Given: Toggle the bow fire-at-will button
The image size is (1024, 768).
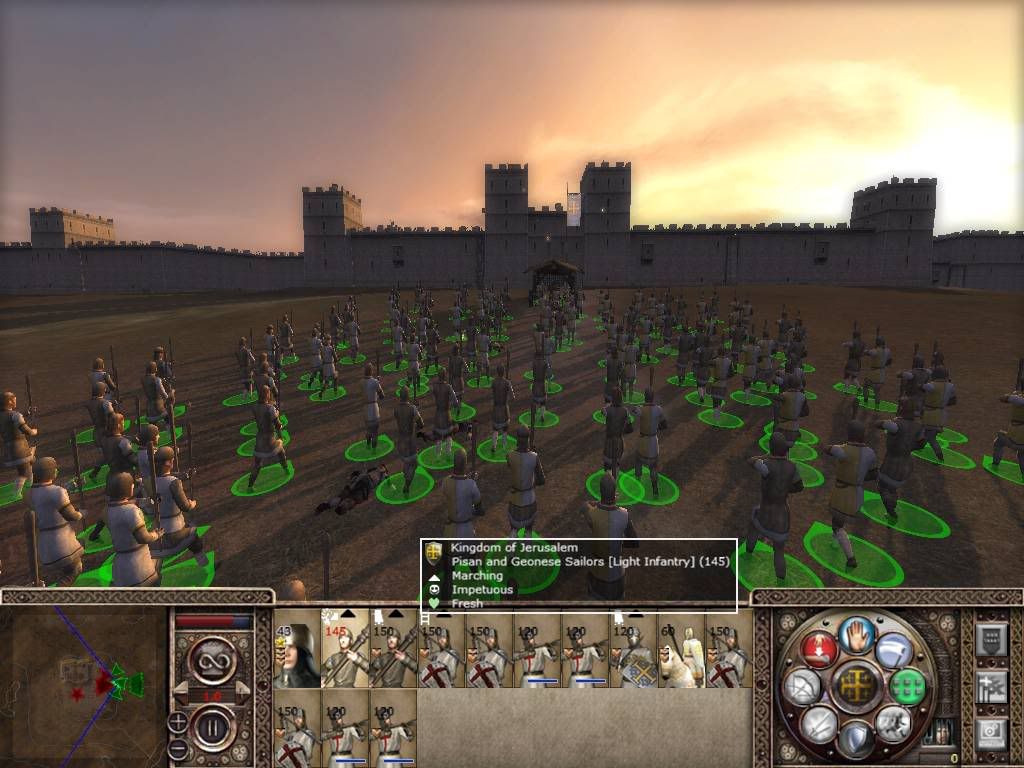Looking at the screenshot, I should [x=802, y=686].
